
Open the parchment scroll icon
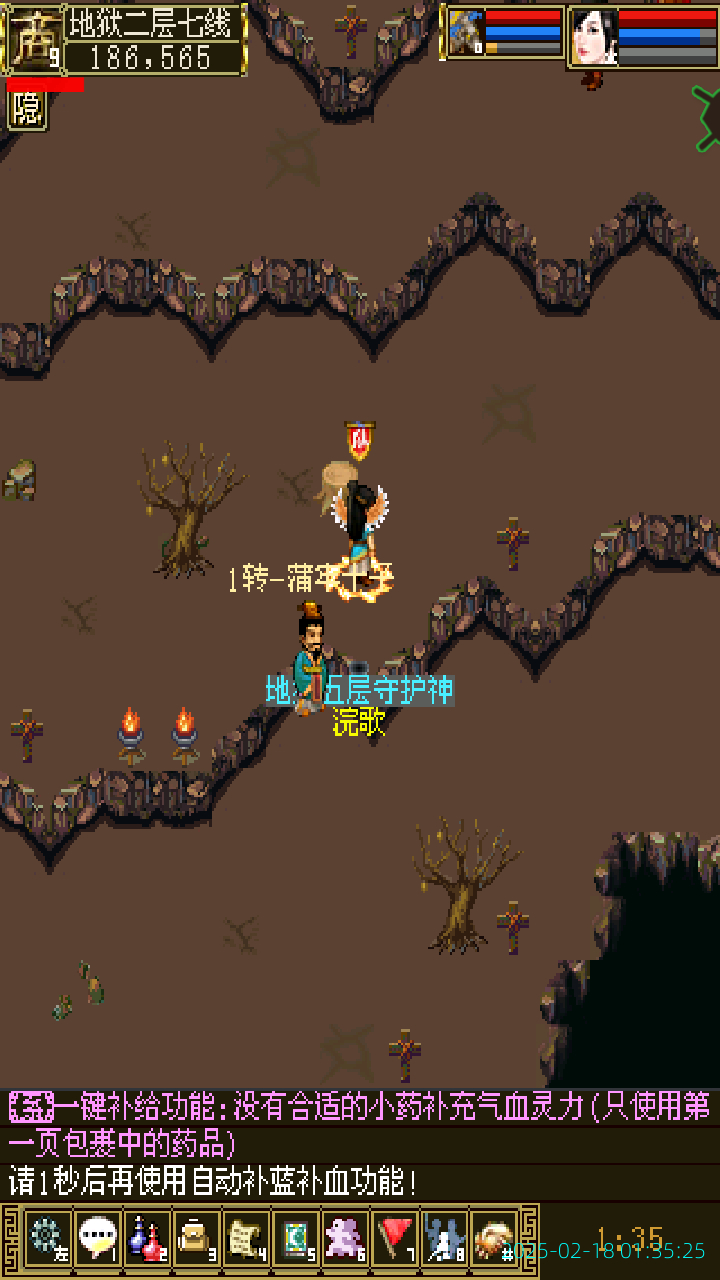coord(246,1240)
